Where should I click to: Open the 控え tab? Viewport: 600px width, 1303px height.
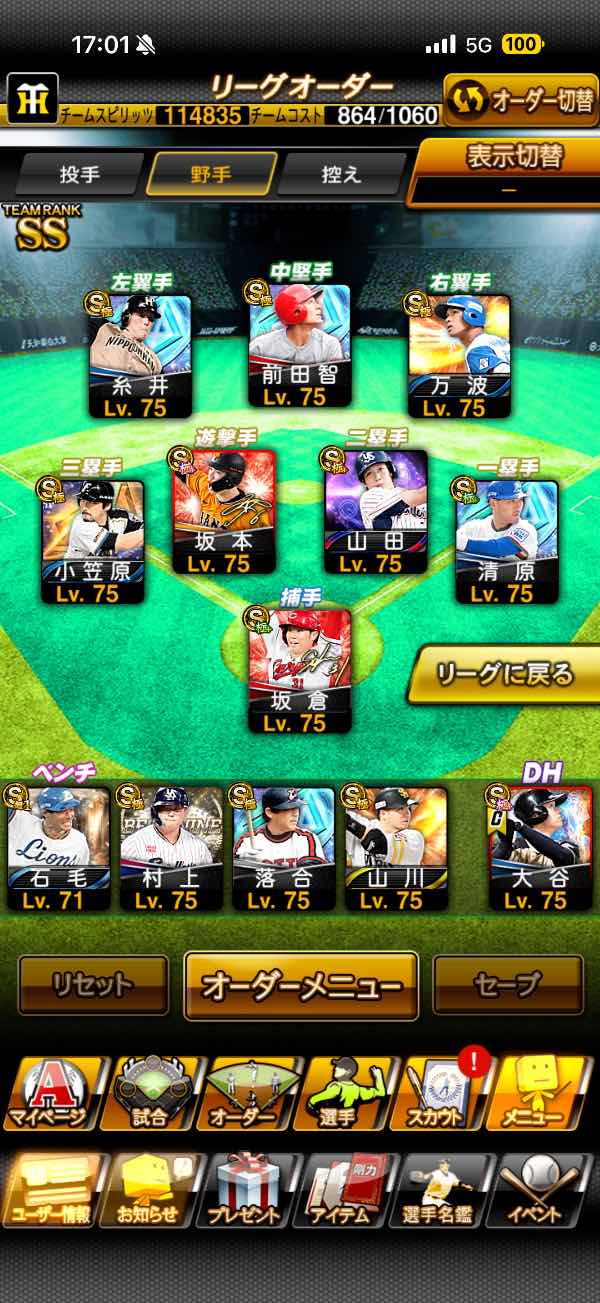[x=341, y=174]
